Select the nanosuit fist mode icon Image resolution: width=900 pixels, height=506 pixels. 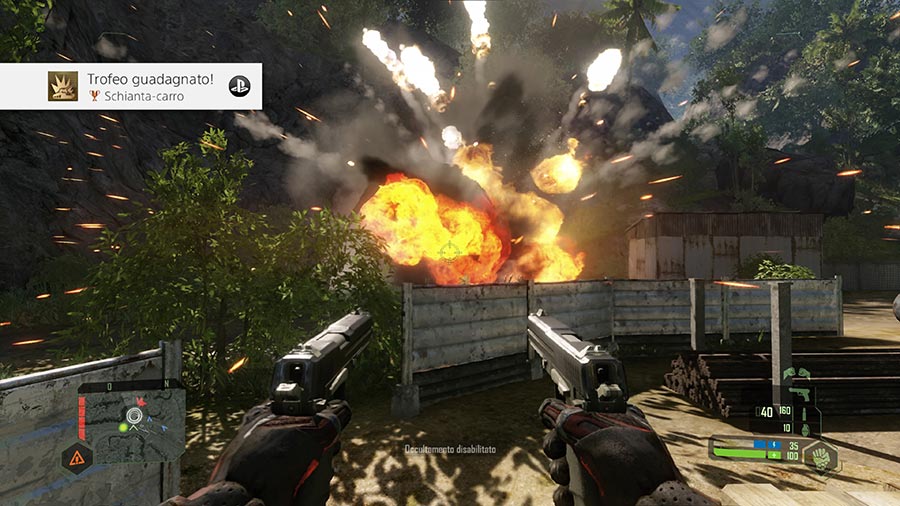(820, 457)
